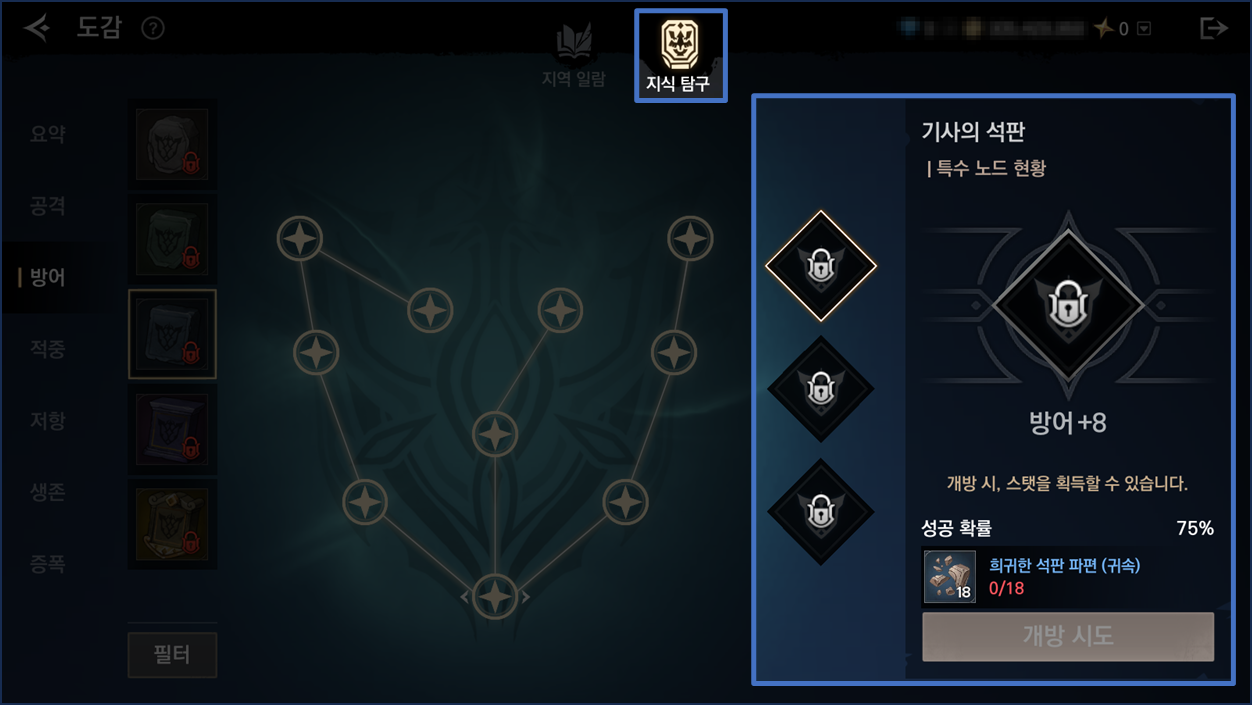The width and height of the screenshot is (1252, 705).
Task: Go back using the arrow button
Action: (x=38, y=28)
